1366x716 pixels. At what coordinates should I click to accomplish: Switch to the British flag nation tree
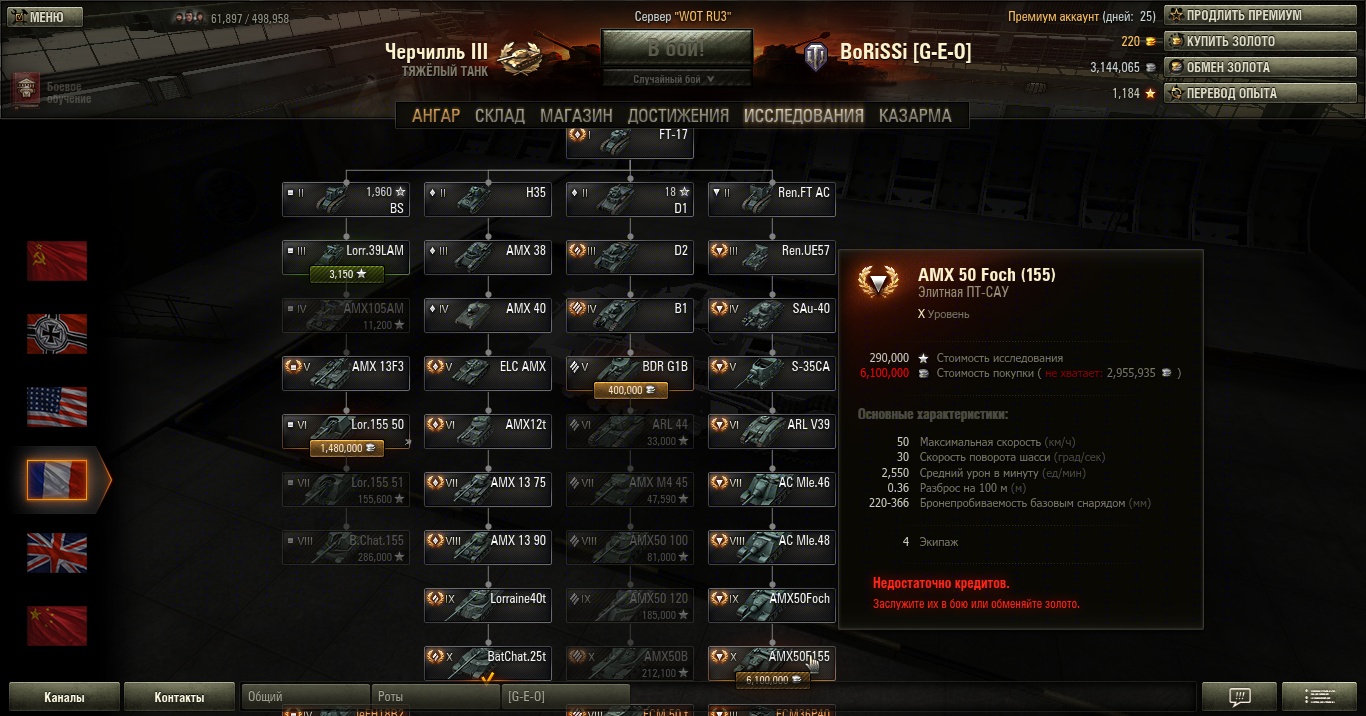(x=57, y=553)
